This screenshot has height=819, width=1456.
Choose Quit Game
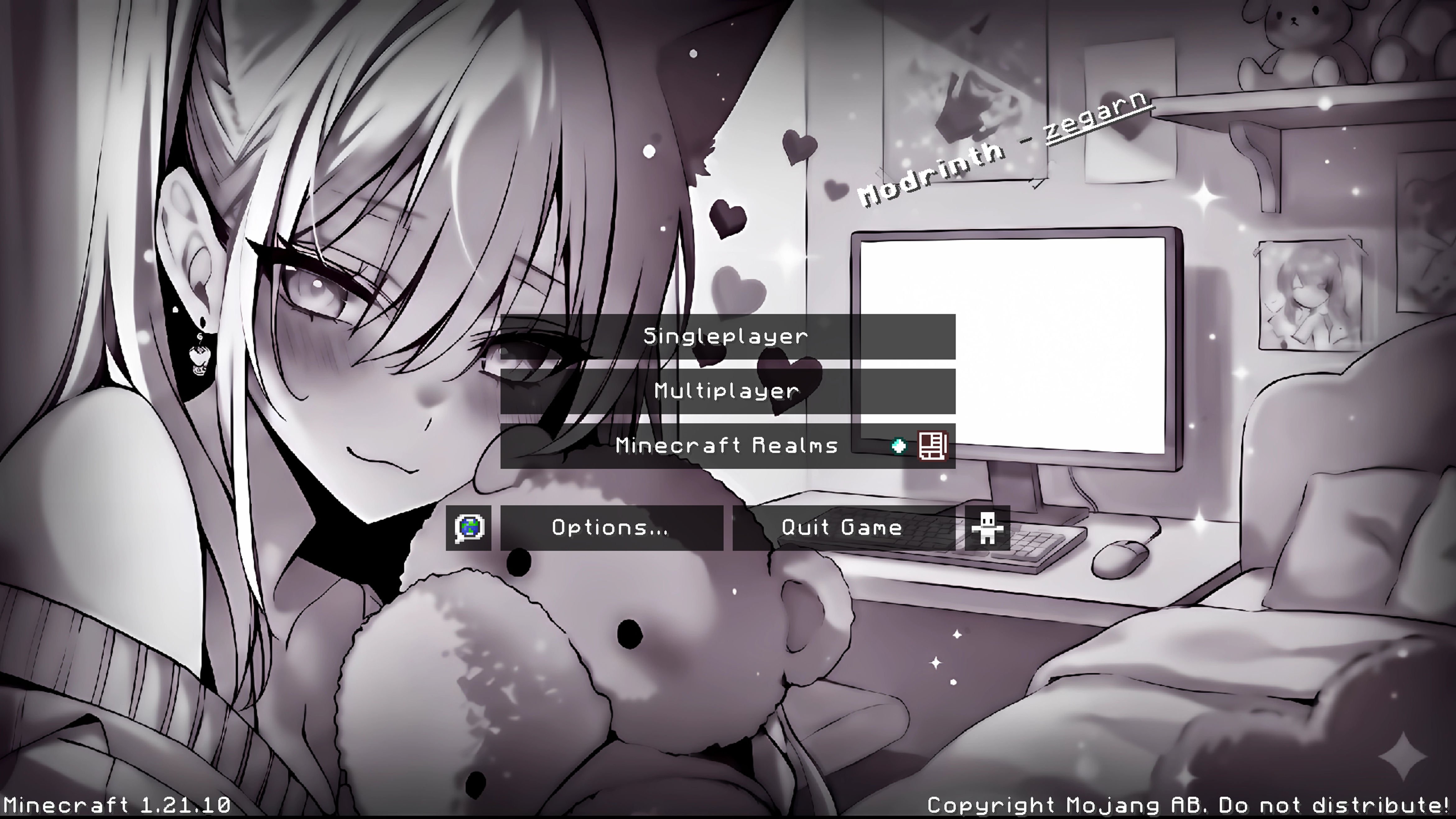pyautogui.click(x=843, y=528)
